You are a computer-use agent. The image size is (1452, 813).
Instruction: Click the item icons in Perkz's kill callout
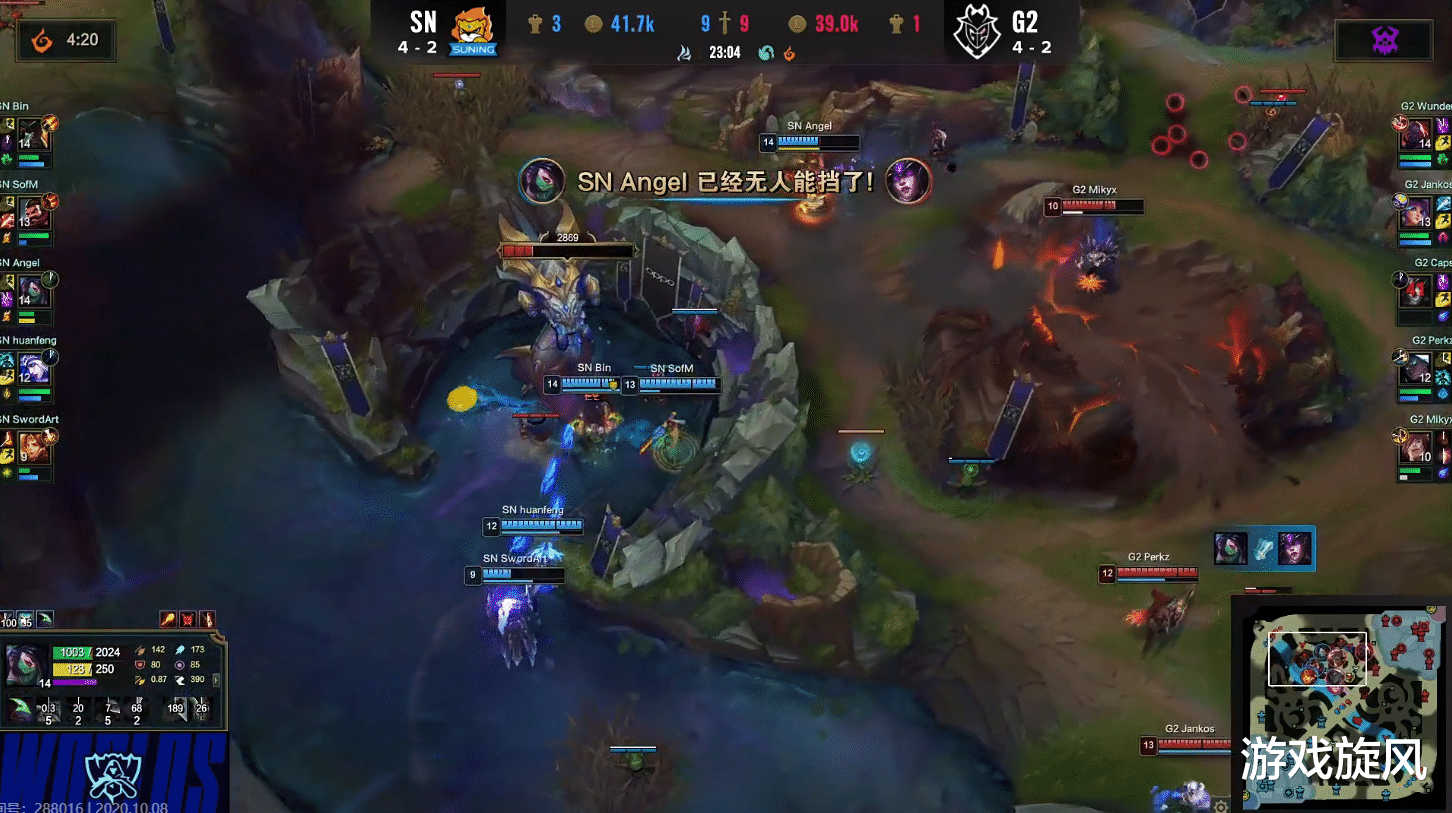coord(1264,549)
